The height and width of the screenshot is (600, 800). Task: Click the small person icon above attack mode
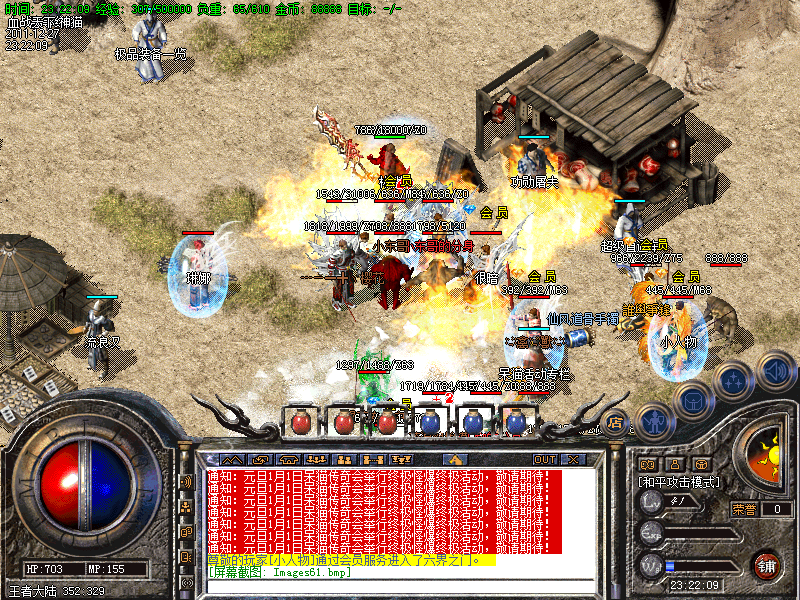point(675,464)
